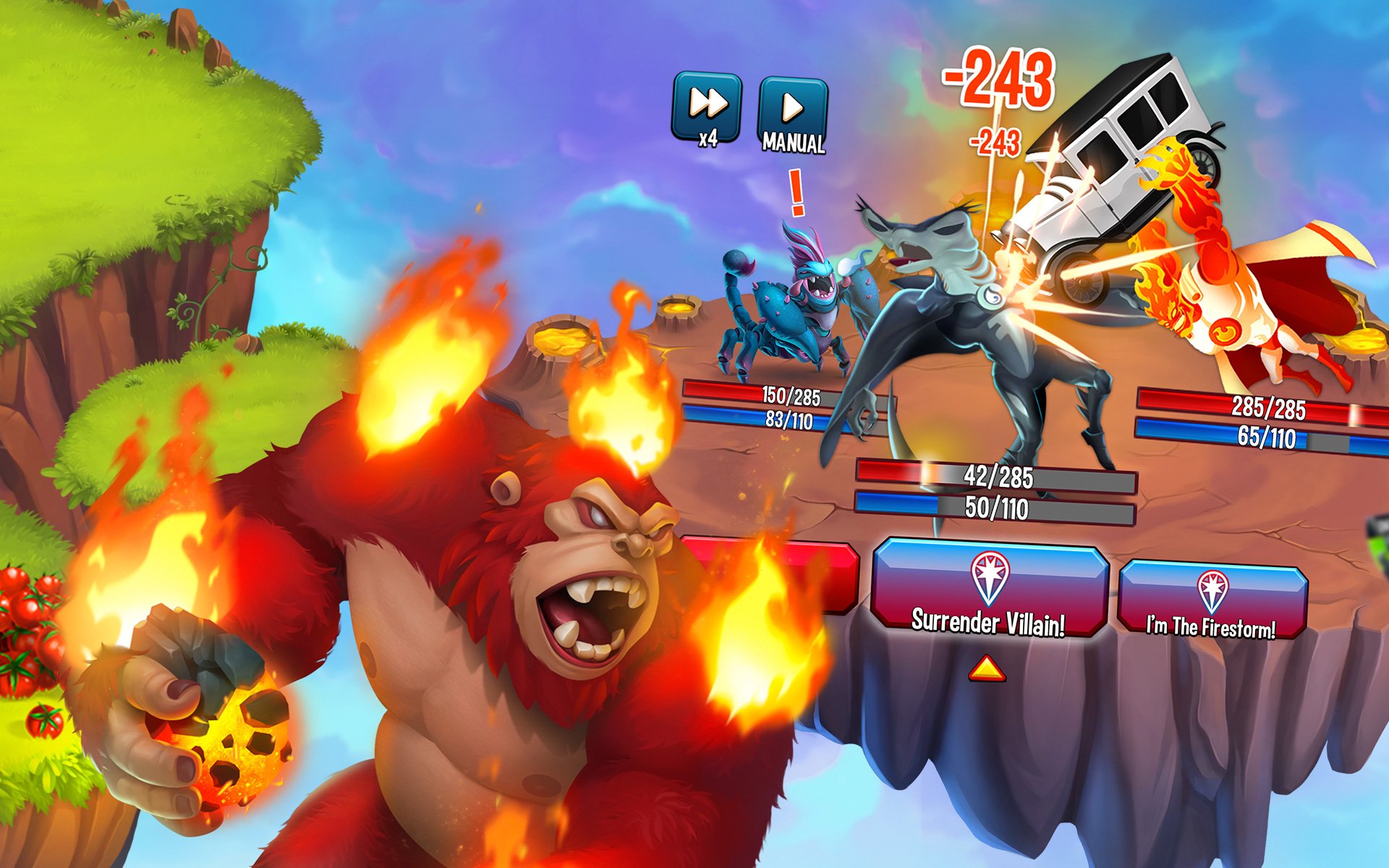
Task: Expand the skill menu with the yellow triangle
Action: [x=986, y=670]
